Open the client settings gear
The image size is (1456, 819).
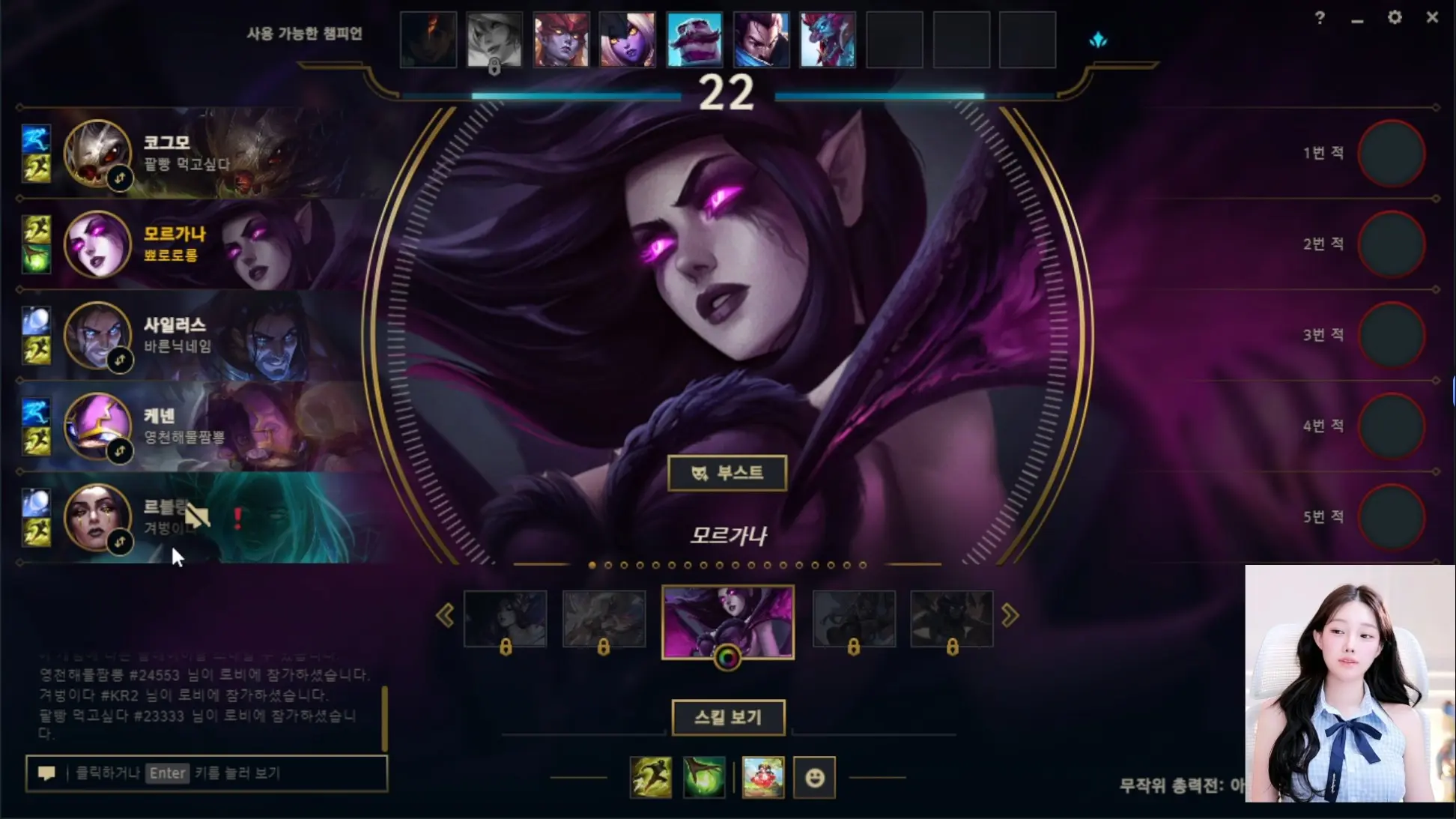coord(1394,17)
